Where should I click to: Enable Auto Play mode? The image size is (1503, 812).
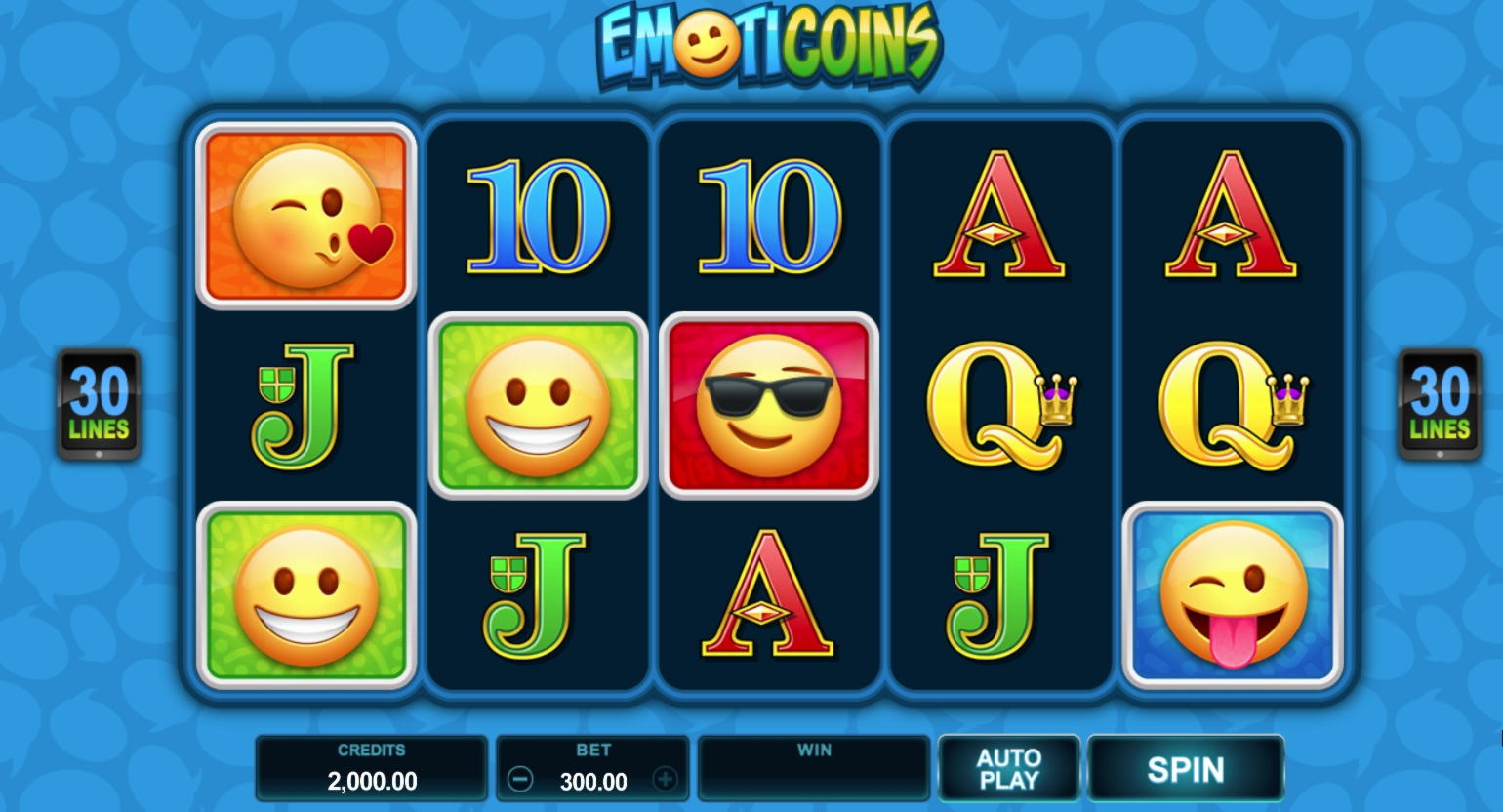(1009, 768)
